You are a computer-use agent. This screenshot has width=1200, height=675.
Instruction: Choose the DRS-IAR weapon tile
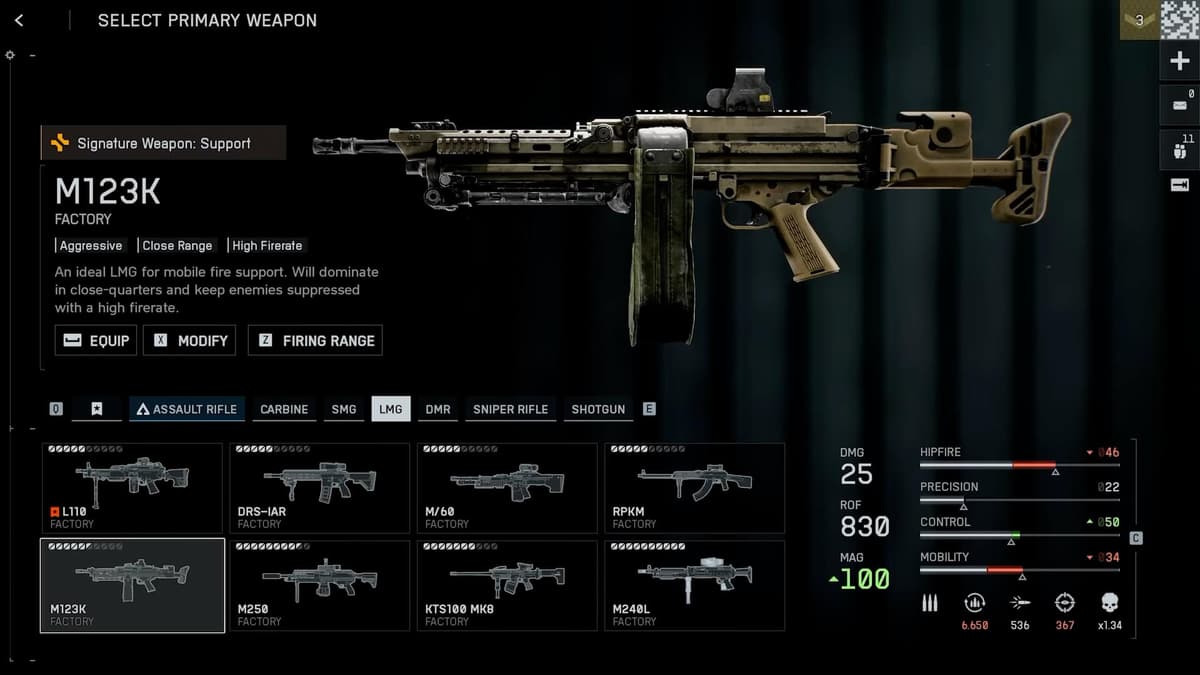[x=319, y=488]
